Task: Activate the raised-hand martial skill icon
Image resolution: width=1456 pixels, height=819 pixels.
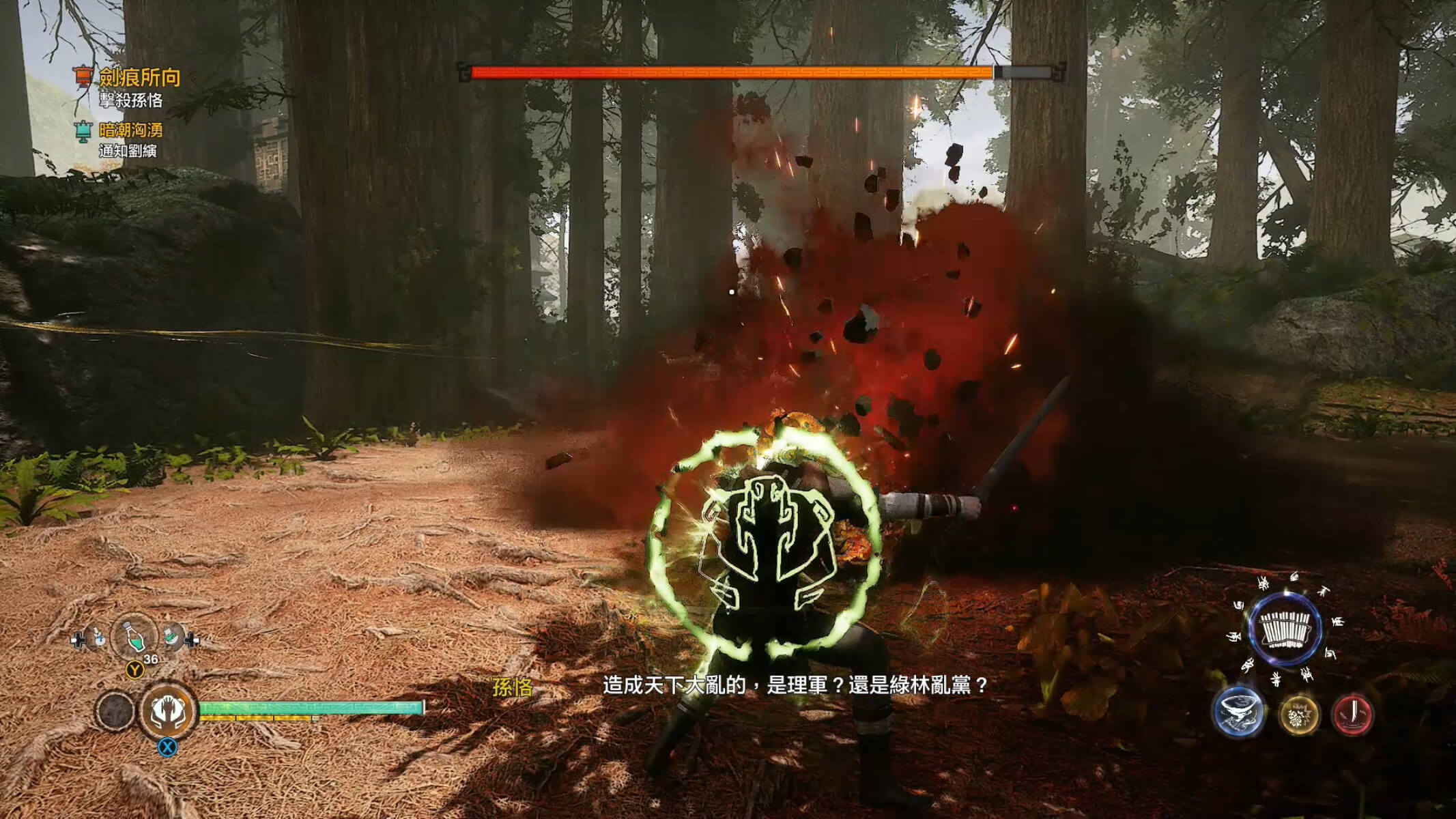Action: point(168,711)
